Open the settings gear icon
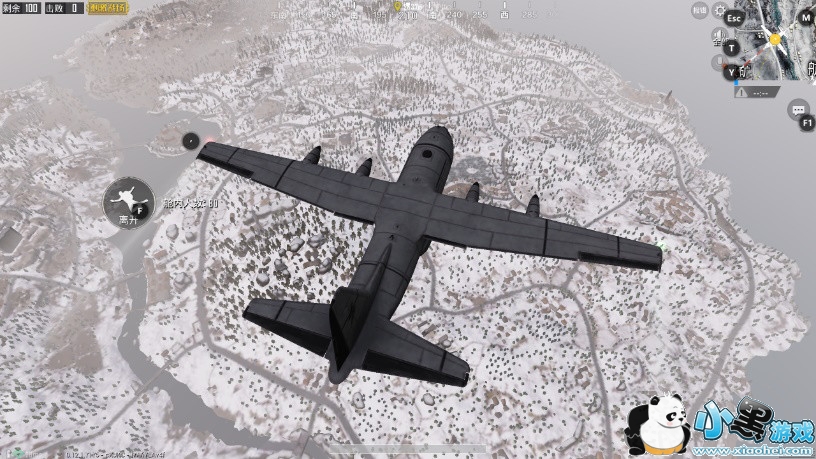 tap(720, 11)
